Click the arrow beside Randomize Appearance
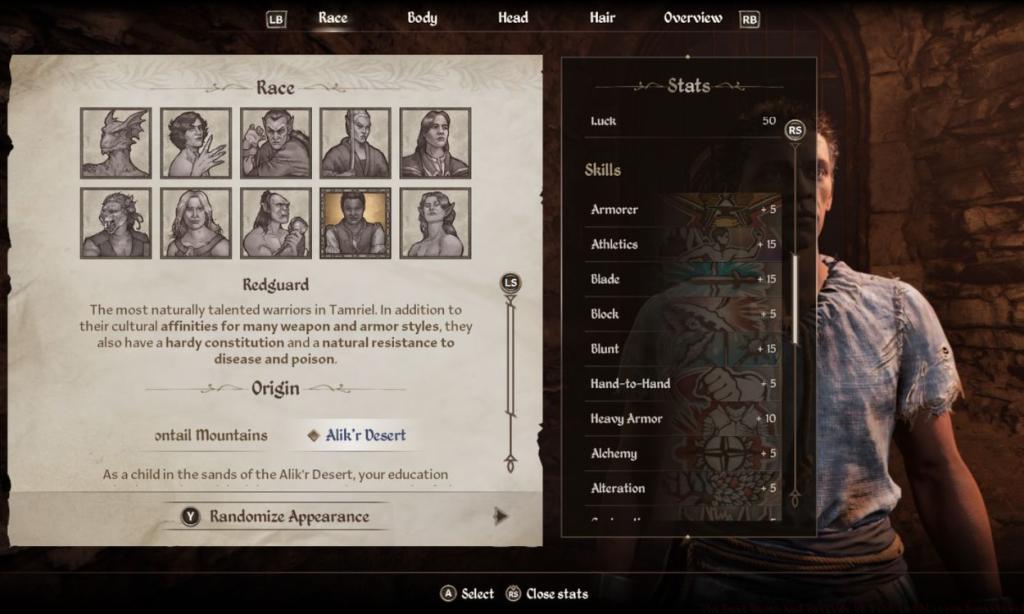1024x614 pixels. 501,516
